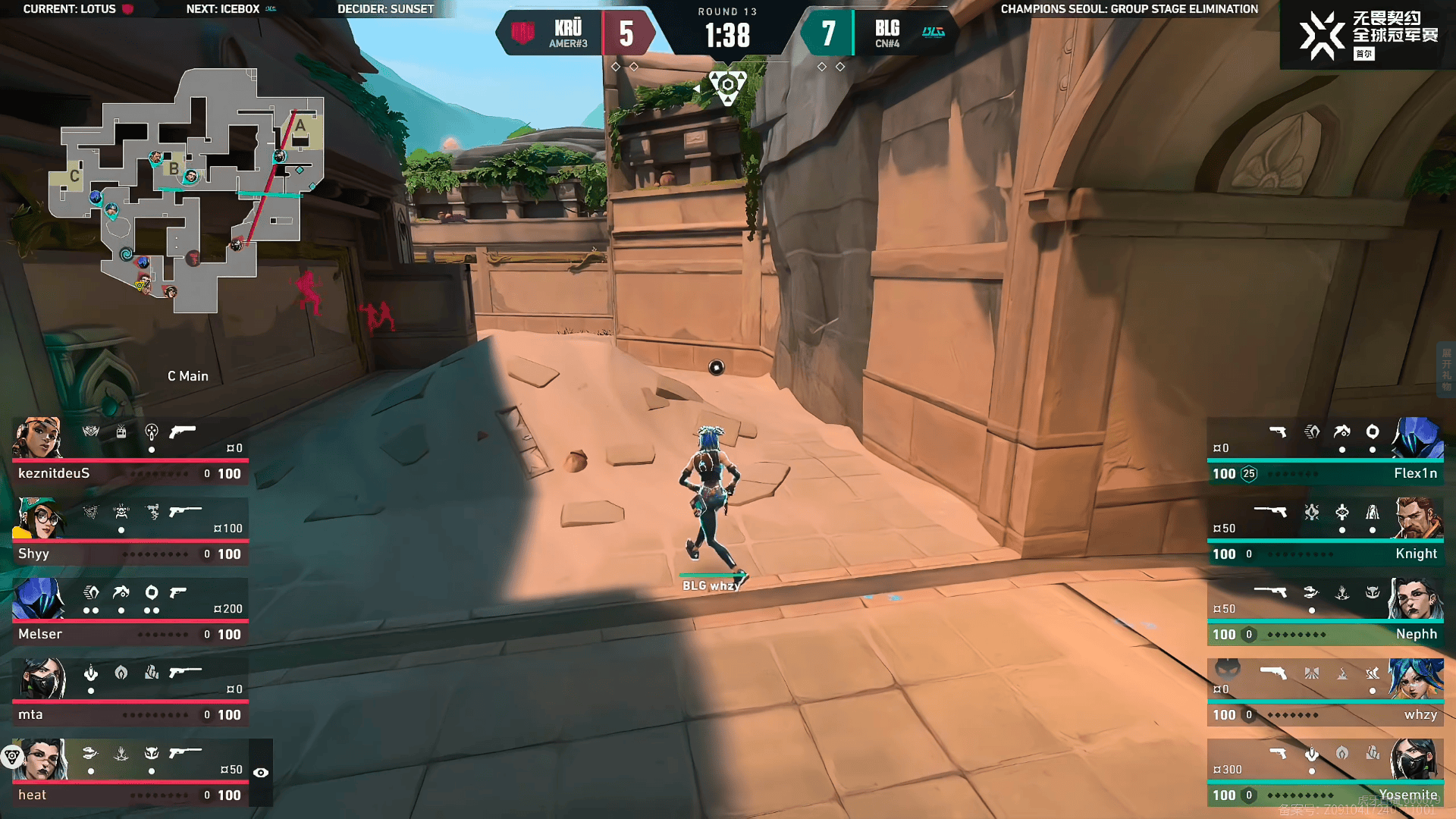Click the BLG team logo
Viewport: 1456px width, 819px height.
click(x=933, y=32)
